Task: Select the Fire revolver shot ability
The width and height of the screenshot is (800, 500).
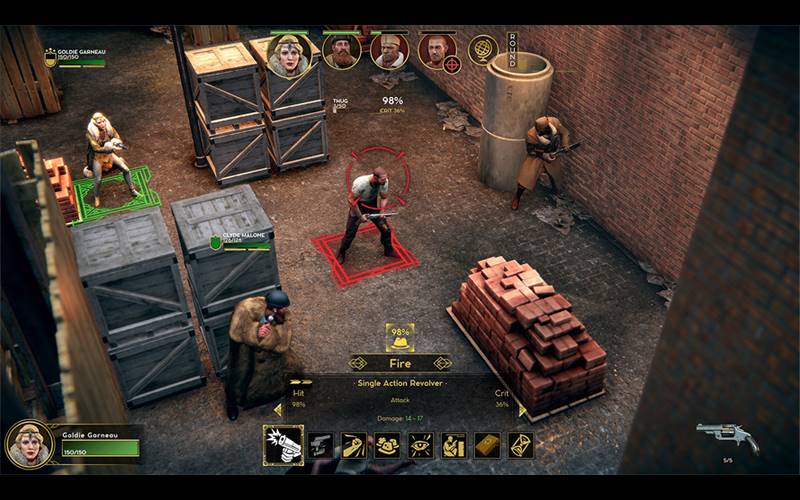Action: [x=283, y=445]
